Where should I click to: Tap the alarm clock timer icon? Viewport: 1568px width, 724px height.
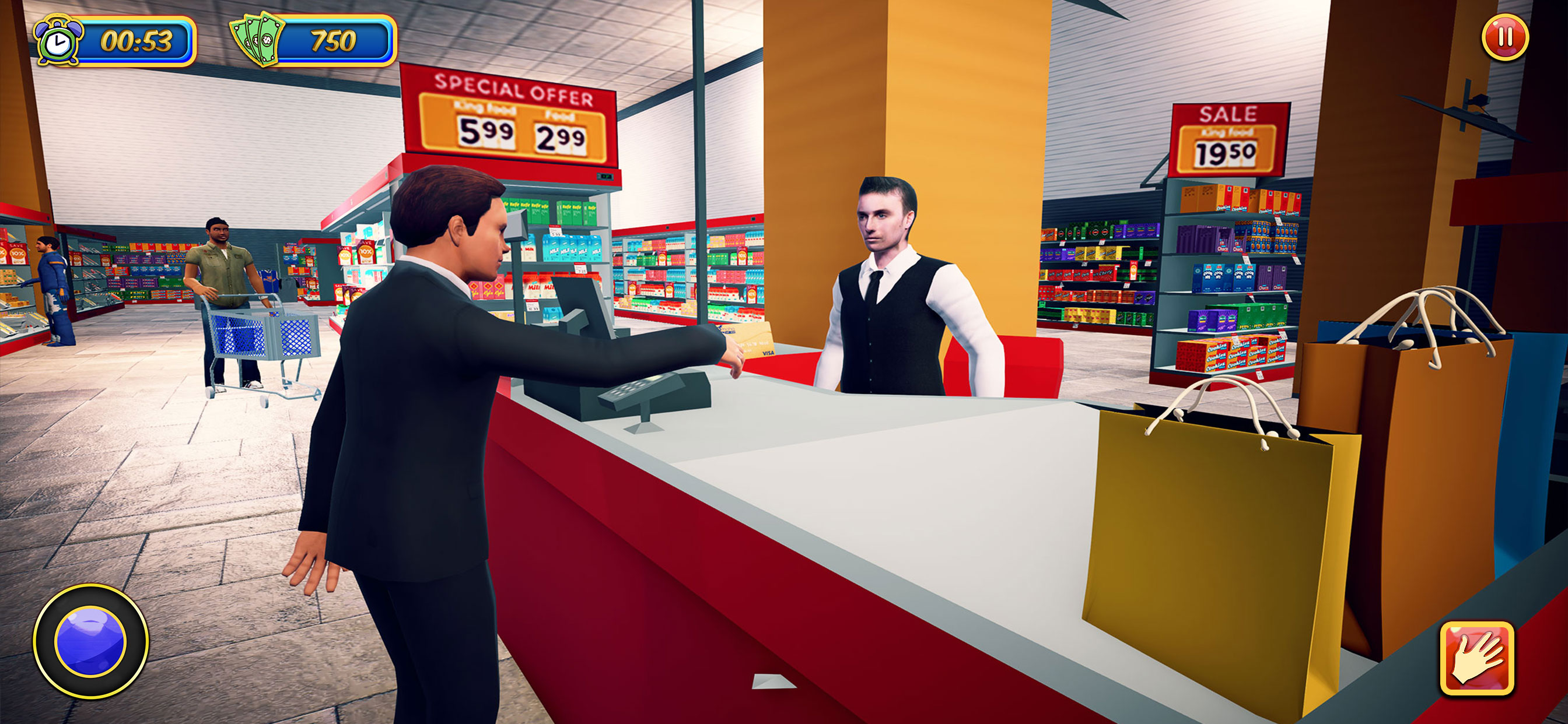(x=59, y=40)
